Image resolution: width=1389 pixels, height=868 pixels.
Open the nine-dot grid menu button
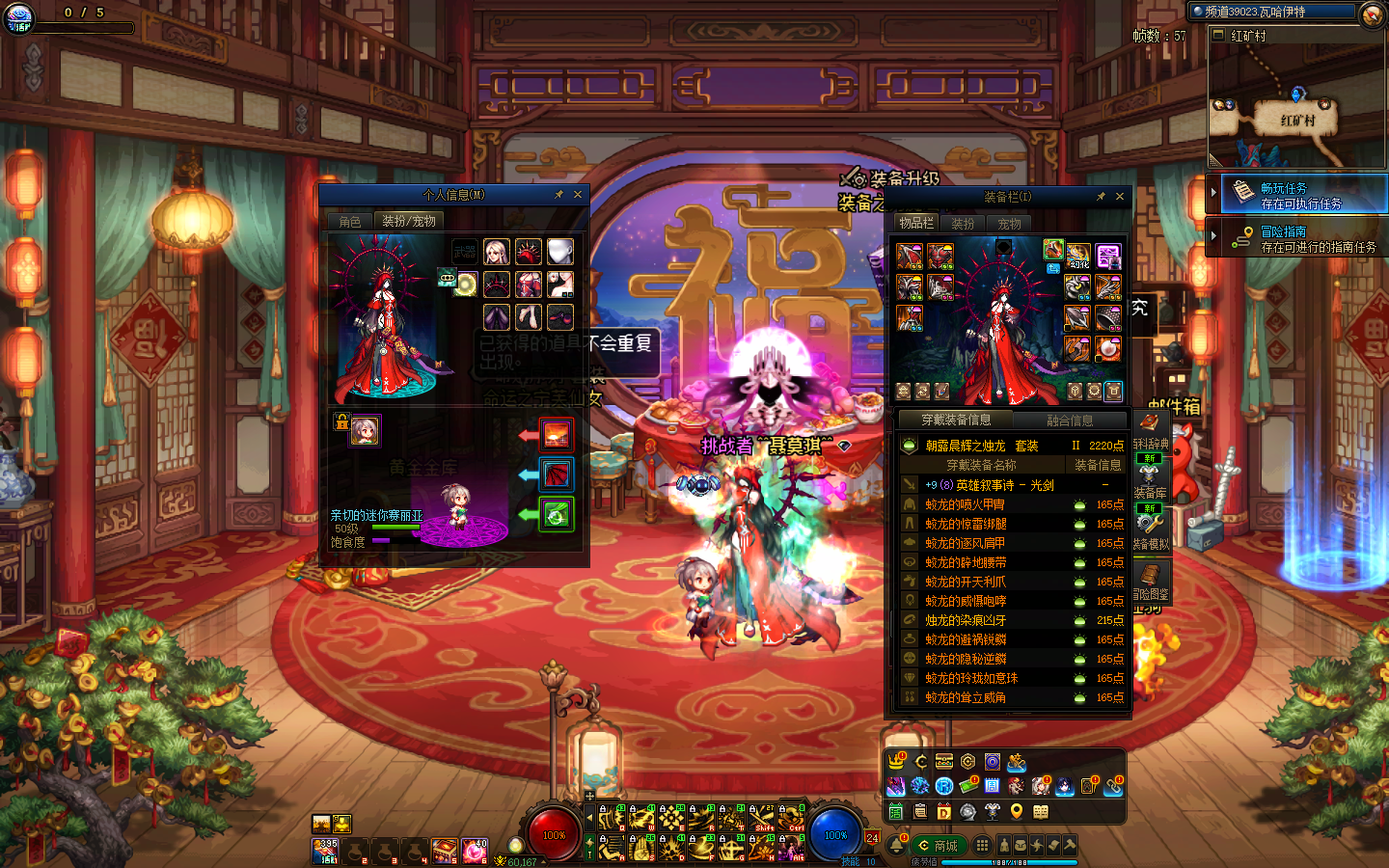(x=982, y=845)
